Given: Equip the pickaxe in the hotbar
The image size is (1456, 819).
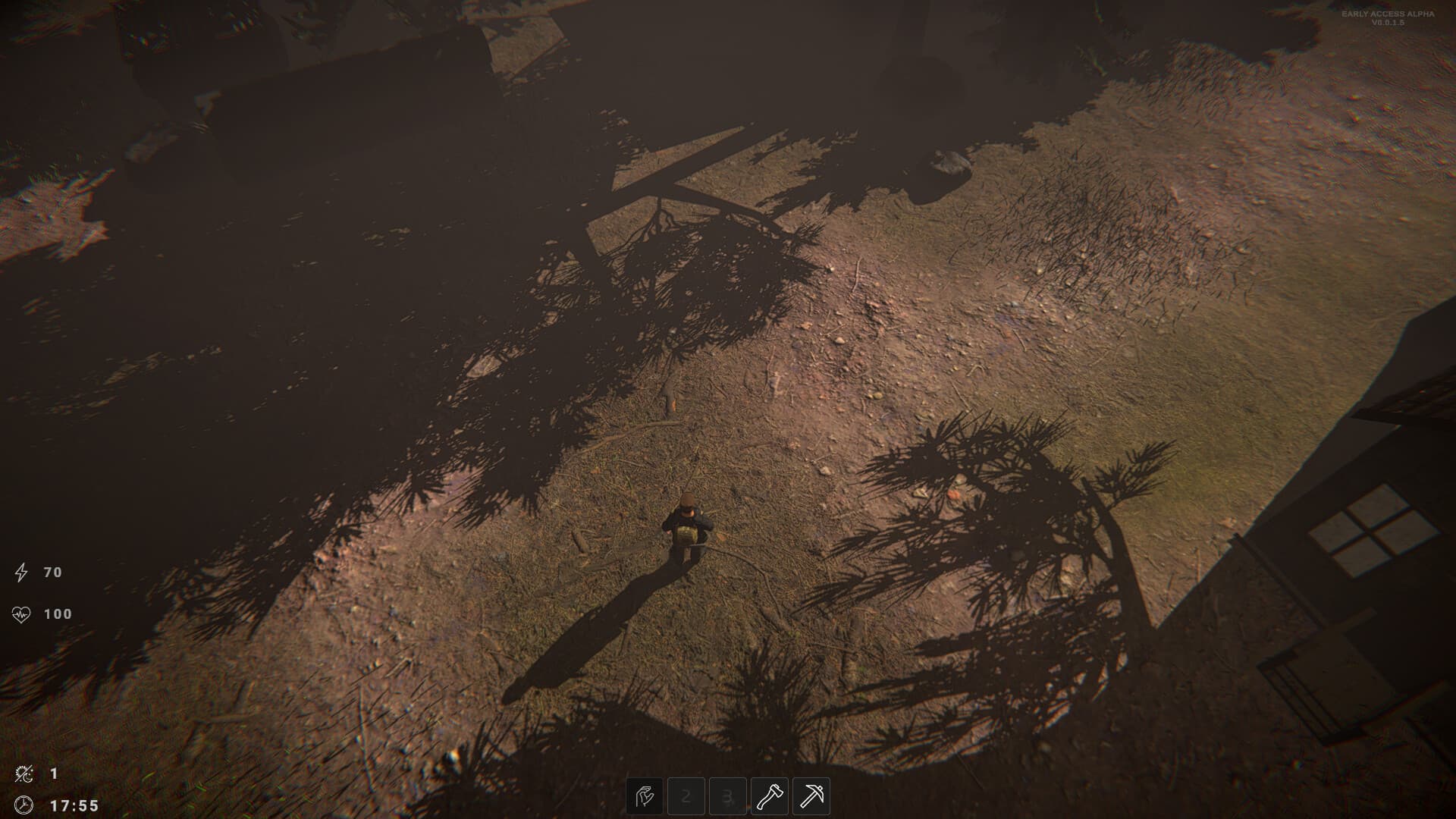Looking at the screenshot, I should click(811, 796).
